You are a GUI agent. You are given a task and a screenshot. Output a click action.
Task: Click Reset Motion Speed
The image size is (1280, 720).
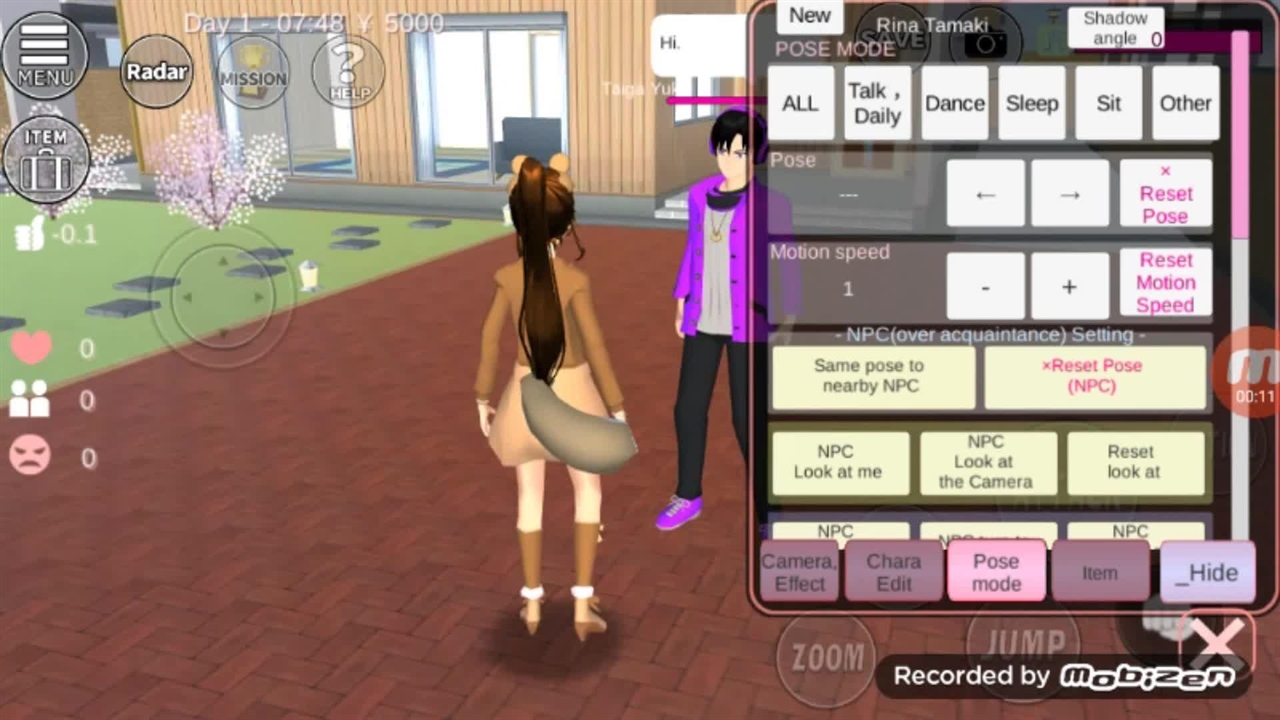click(1165, 283)
